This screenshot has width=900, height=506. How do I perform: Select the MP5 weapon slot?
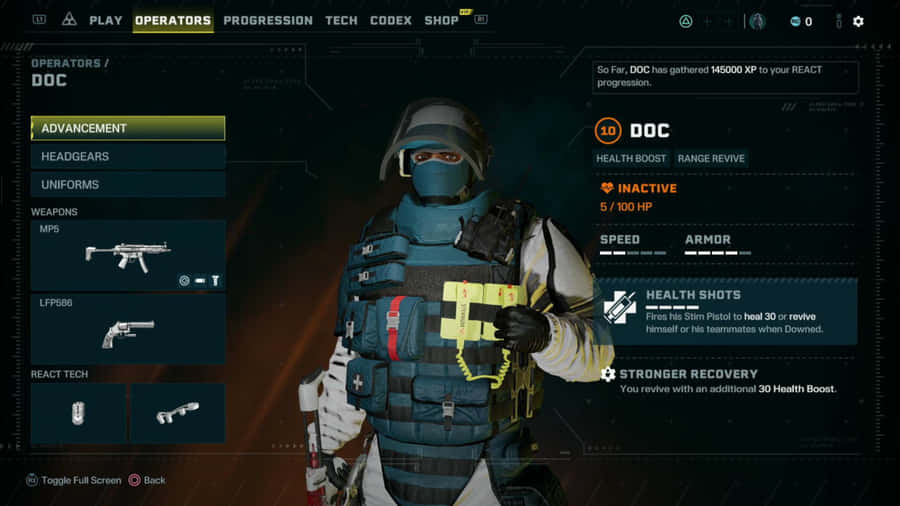[x=128, y=256]
